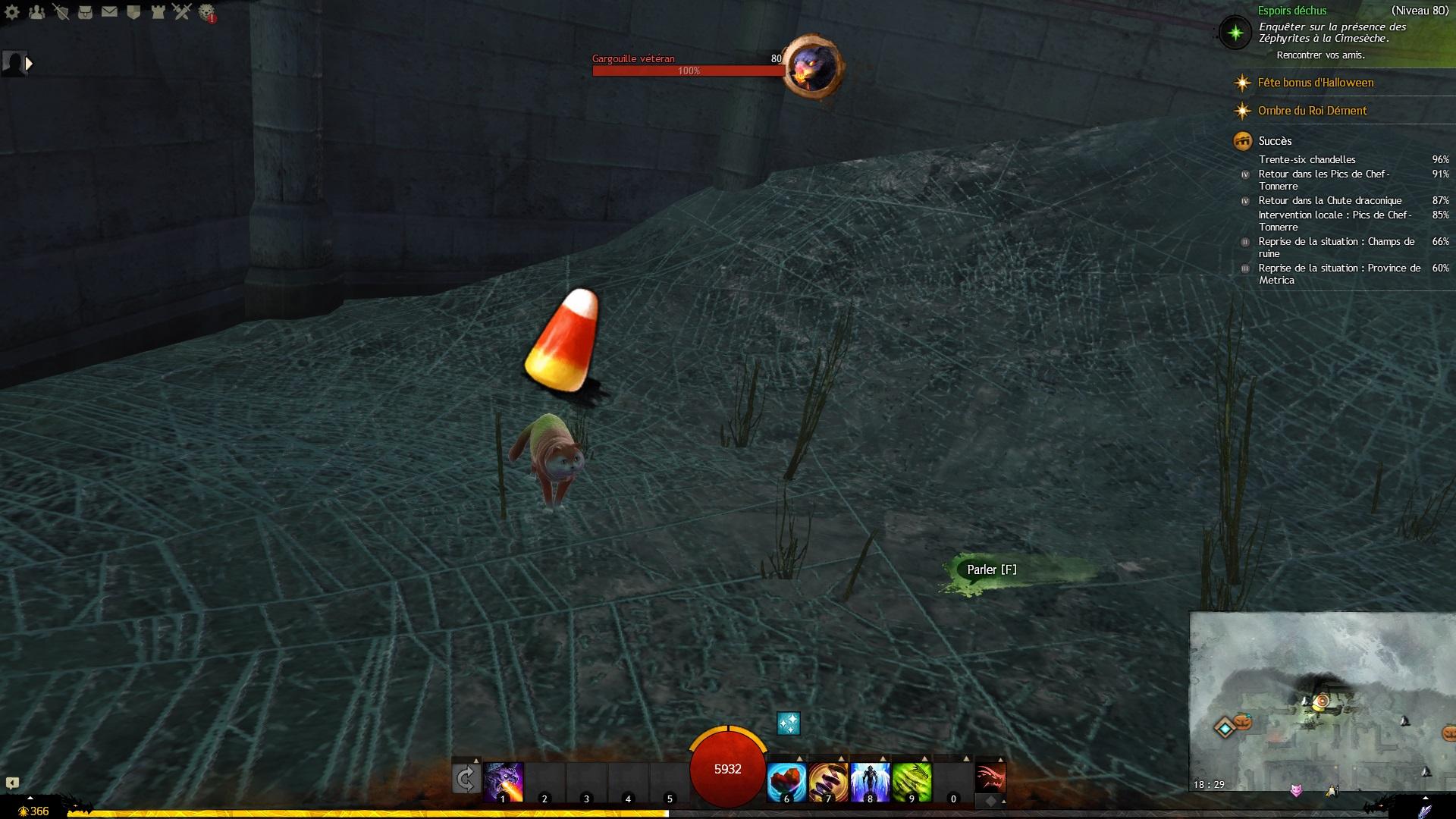
Task: Open the World vs World tower icon
Action: (158, 12)
